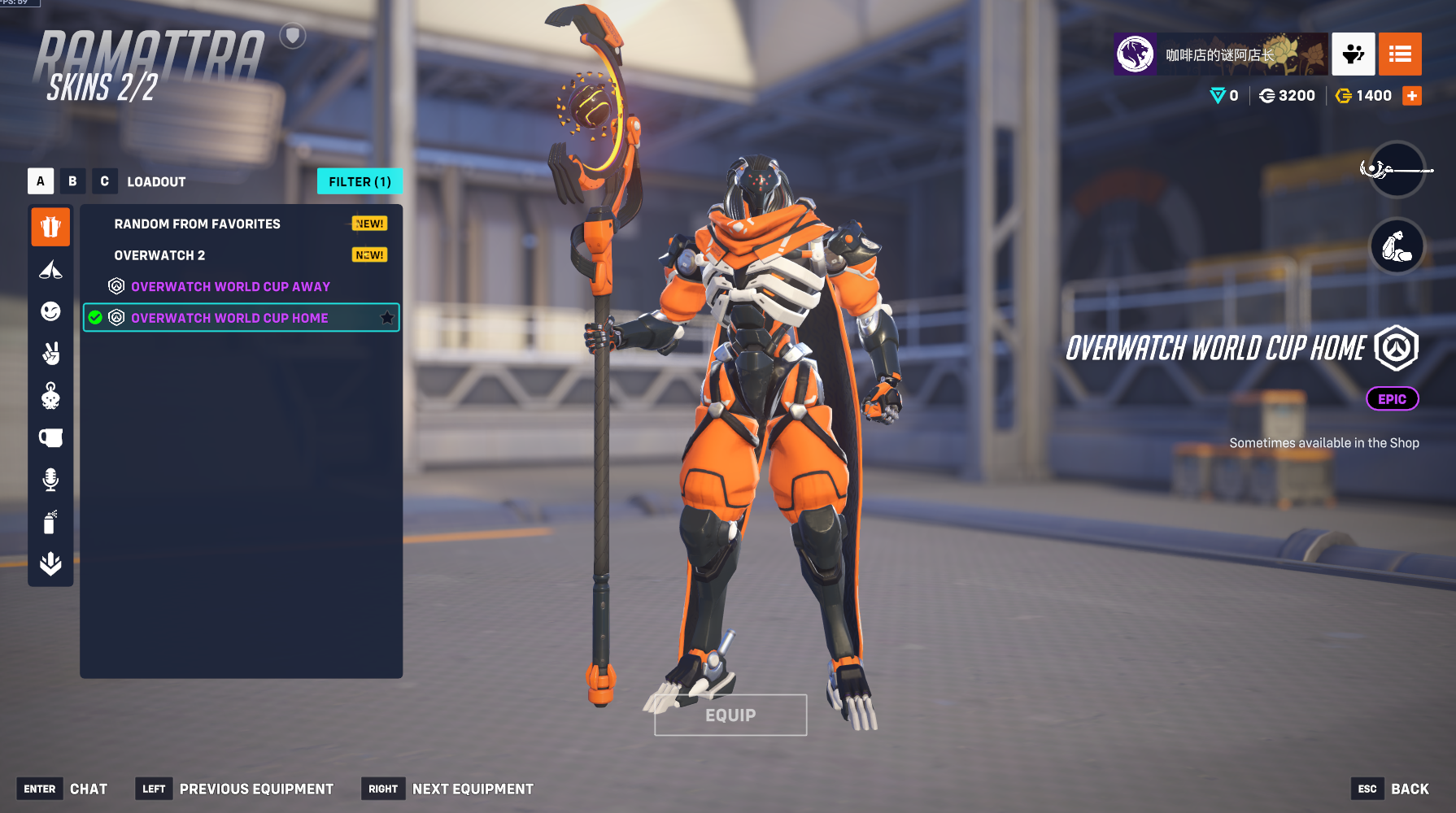Toggle favorite star on World Cup Home
The height and width of the screenshot is (813, 1456).
click(x=387, y=318)
